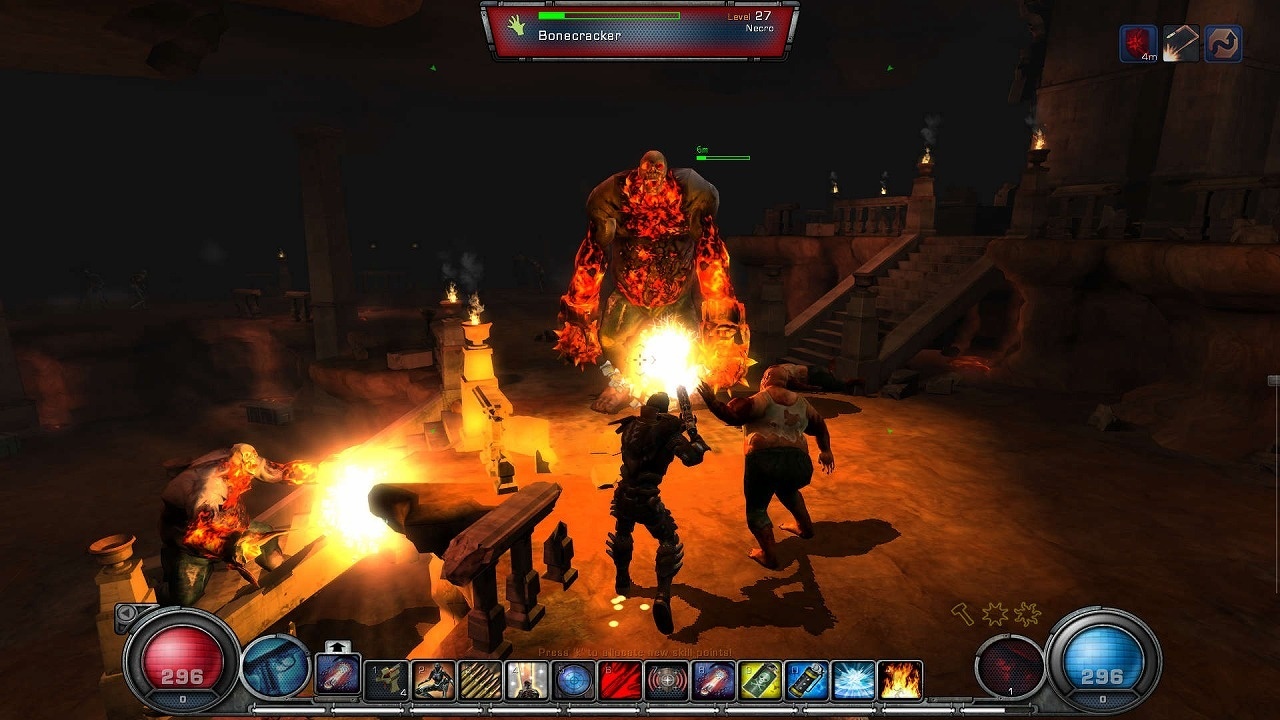Viewport: 1280px width, 720px height.
Task: Use the red slash skill in slot 6
Action: (619, 680)
